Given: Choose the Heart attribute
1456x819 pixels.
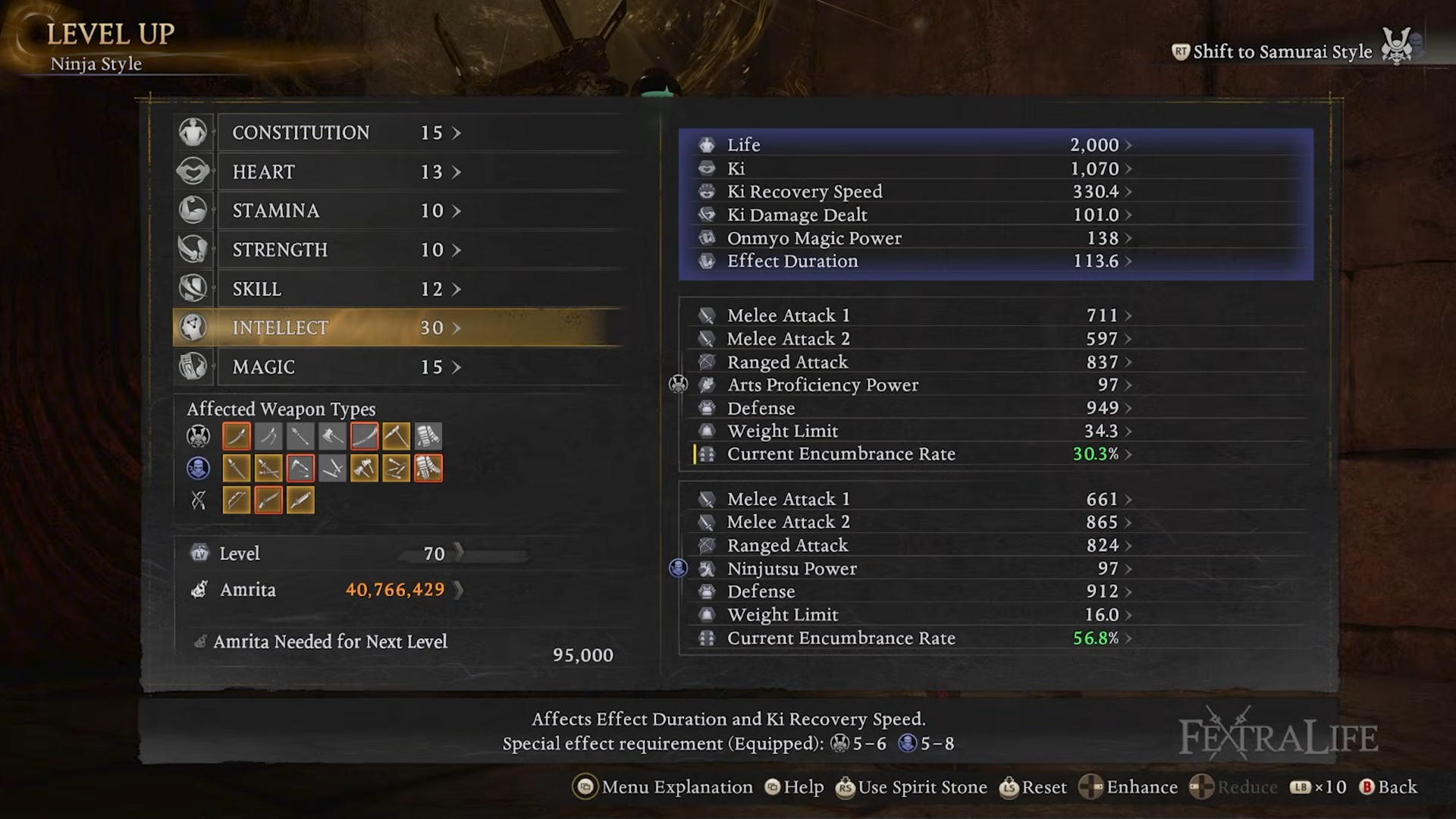Looking at the screenshot, I should [345, 172].
